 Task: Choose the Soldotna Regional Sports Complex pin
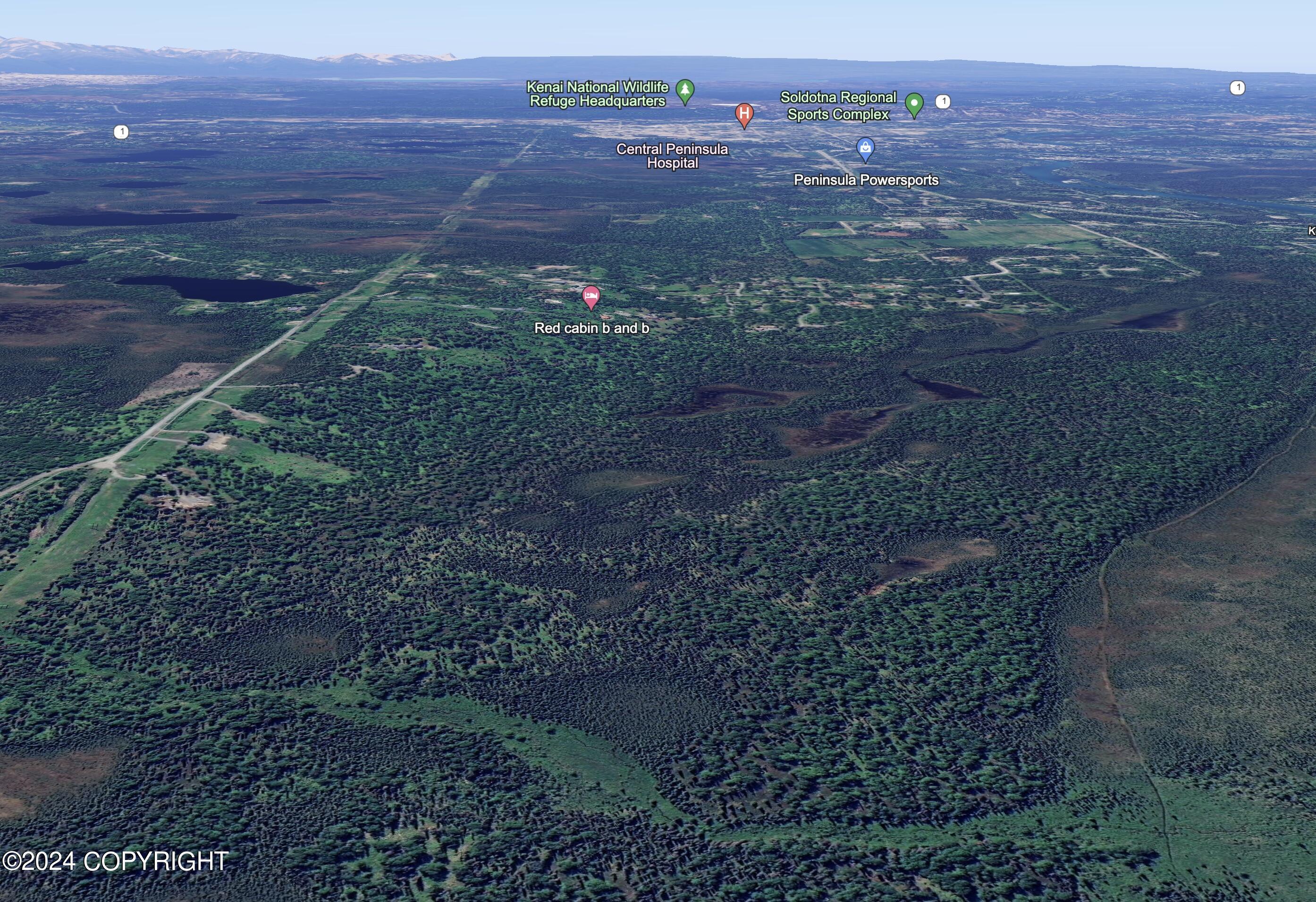pyautogui.click(x=914, y=104)
